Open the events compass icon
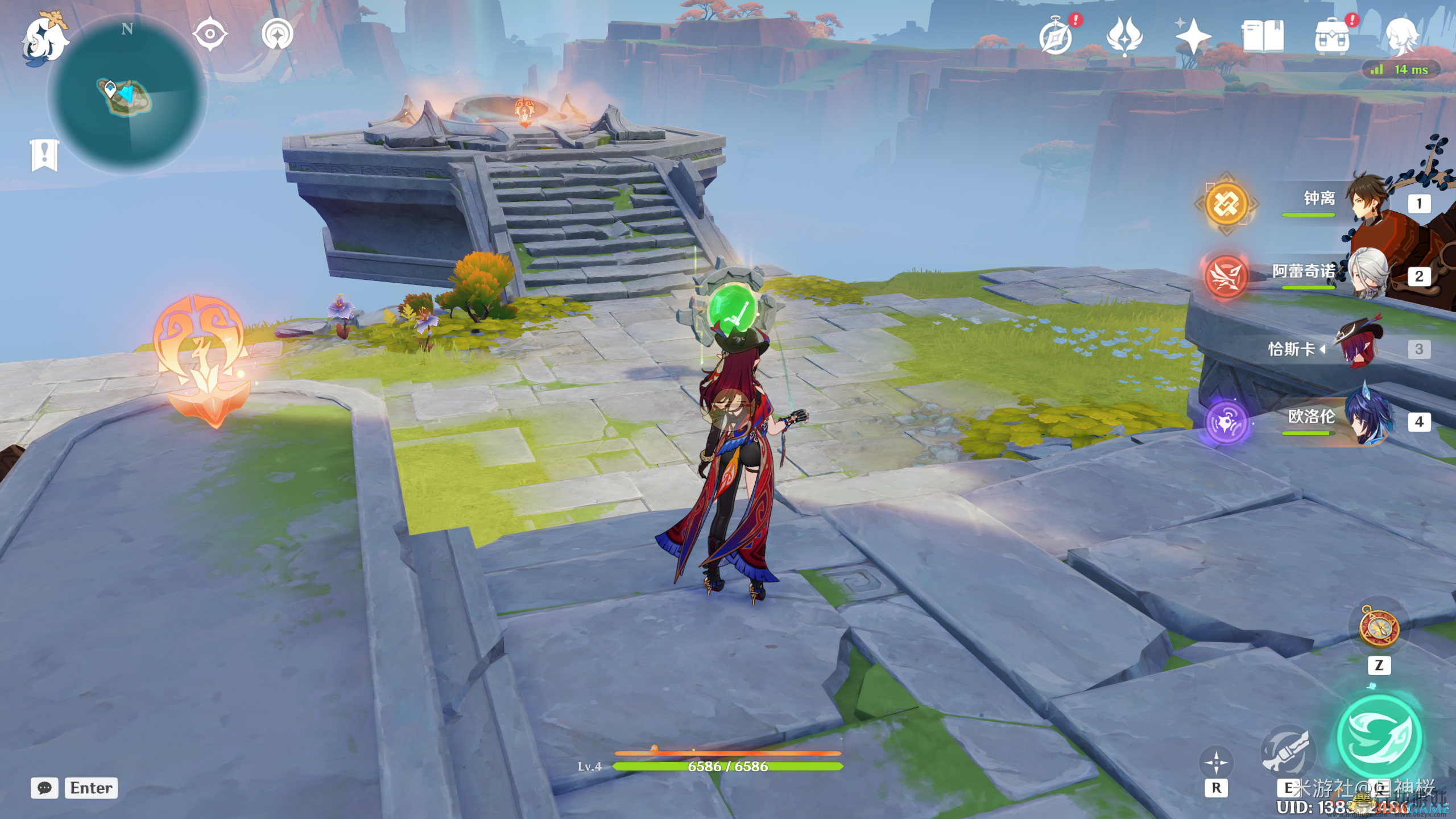 pyautogui.click(x=1056, y=36)
